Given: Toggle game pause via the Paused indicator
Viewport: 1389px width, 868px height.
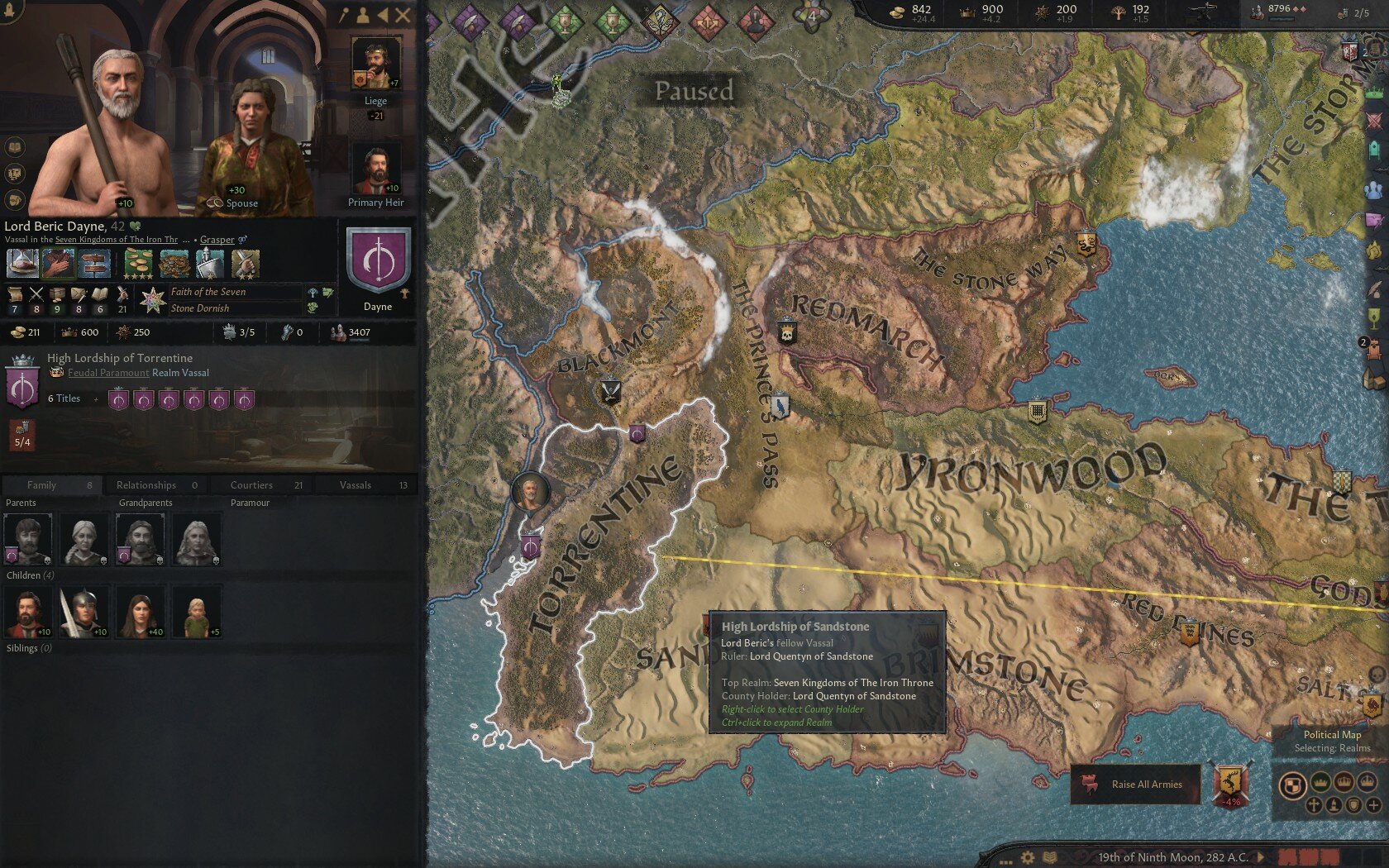Looking at the screenshot, I should coord(693,91).
